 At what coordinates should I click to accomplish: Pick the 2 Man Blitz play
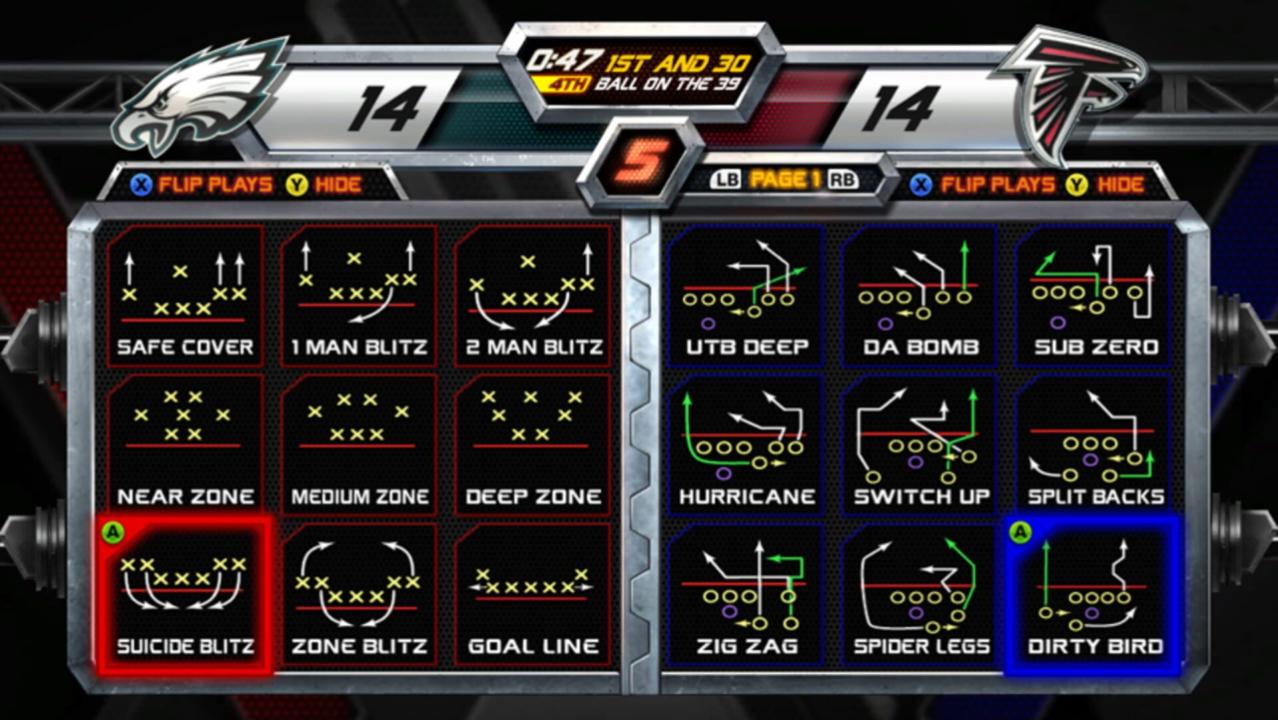(533, 296)
